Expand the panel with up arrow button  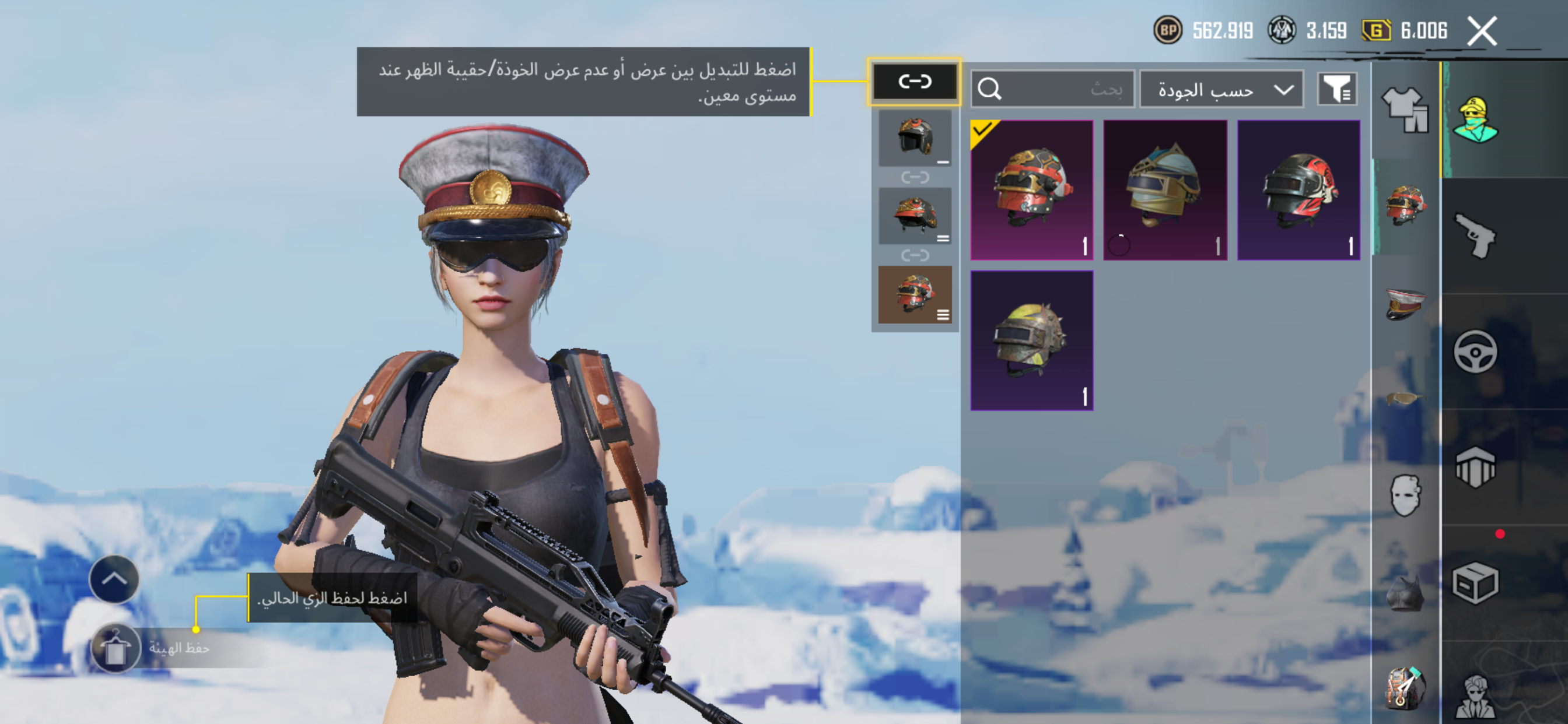tap(114, 579)
